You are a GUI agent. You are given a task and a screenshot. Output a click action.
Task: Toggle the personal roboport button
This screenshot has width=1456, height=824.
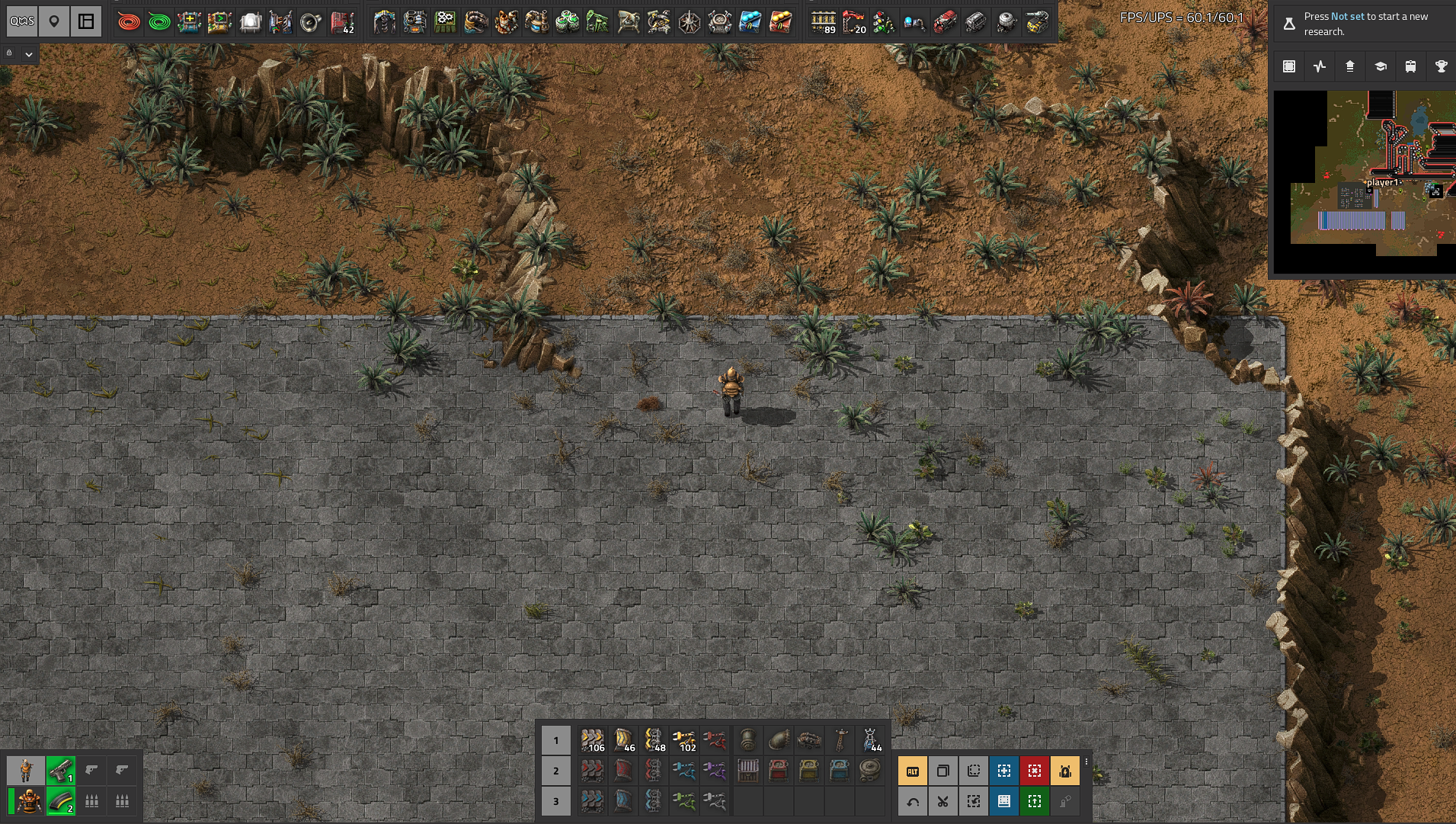(x=1065, y=771)
